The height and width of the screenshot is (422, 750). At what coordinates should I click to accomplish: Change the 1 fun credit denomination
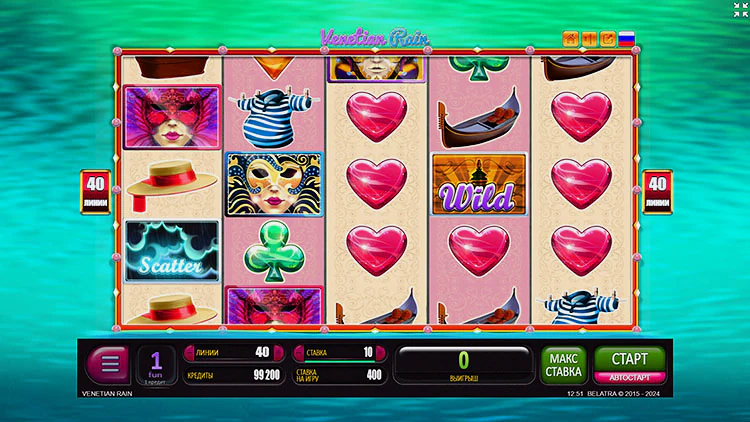[156, 364]
